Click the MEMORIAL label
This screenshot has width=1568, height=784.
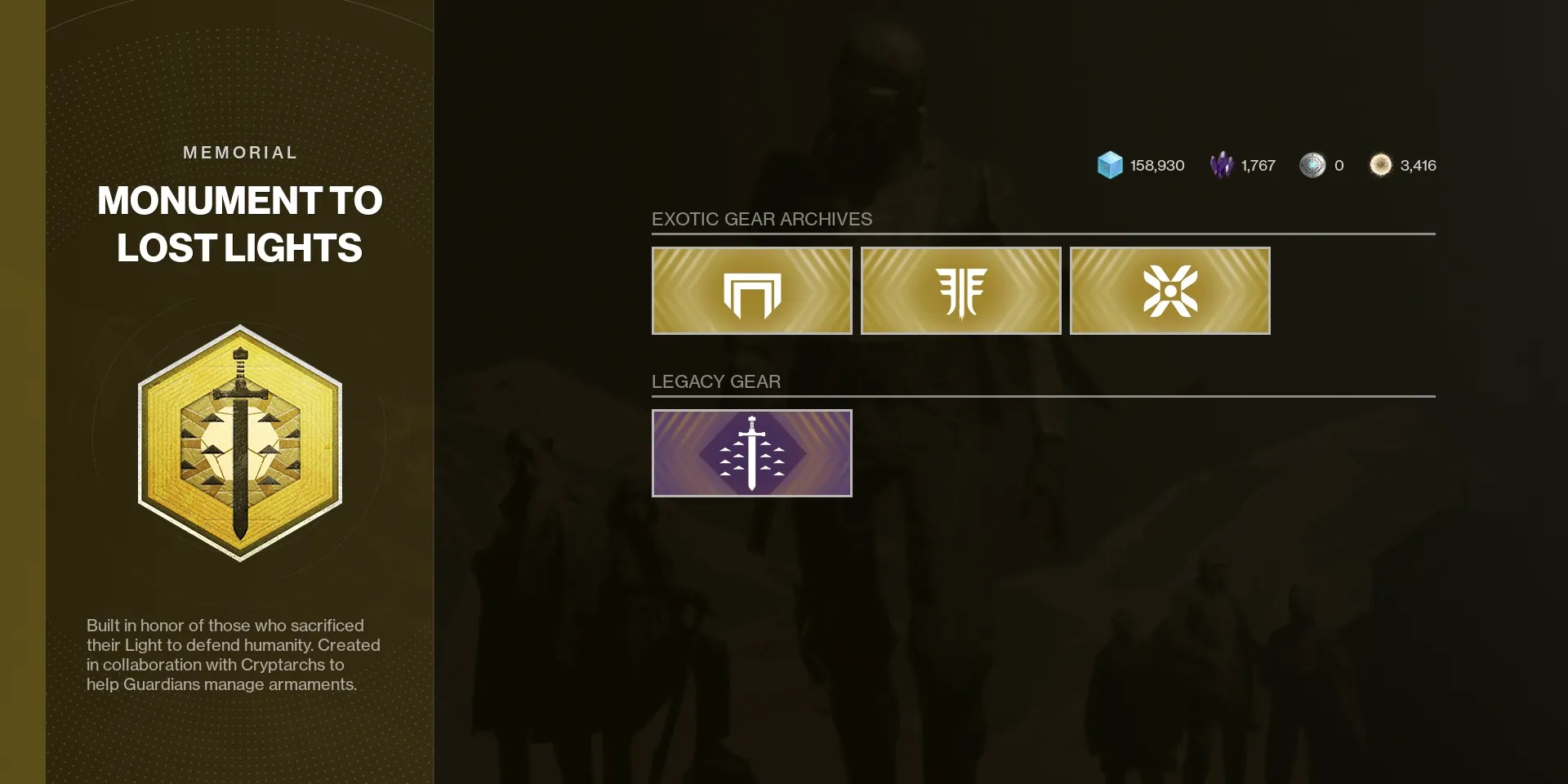(x=239, y=152)
